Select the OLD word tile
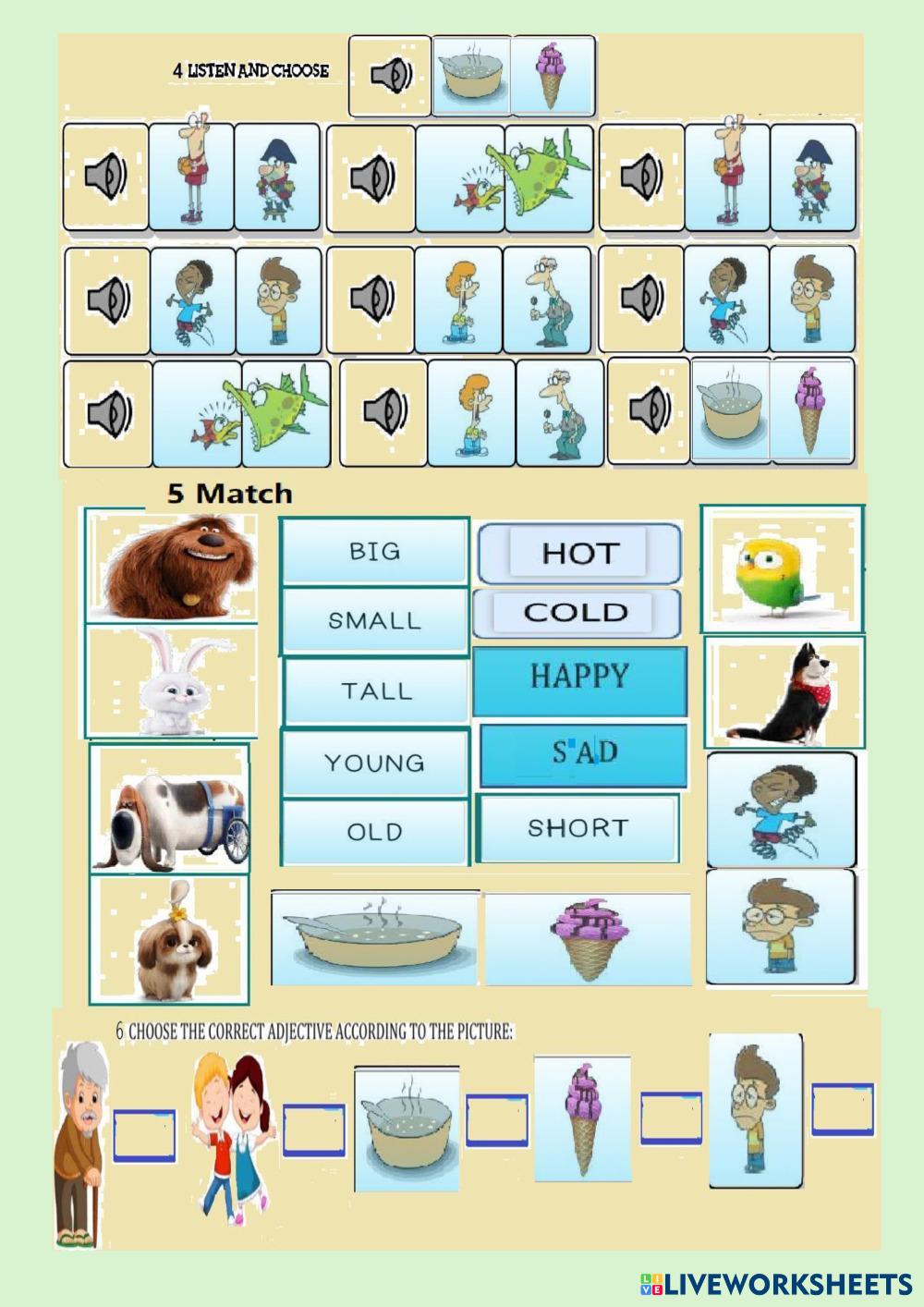The width and height of the screenshot is (924, 1307). tap(374, 832)
